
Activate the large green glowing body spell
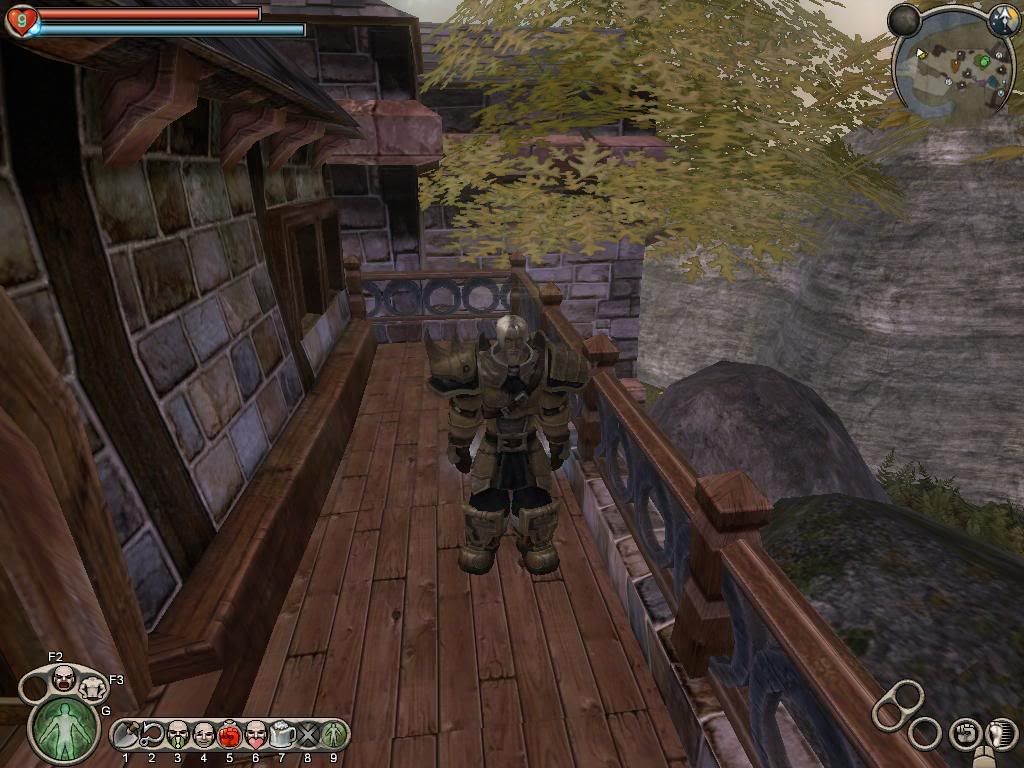(x=64, y=729)
